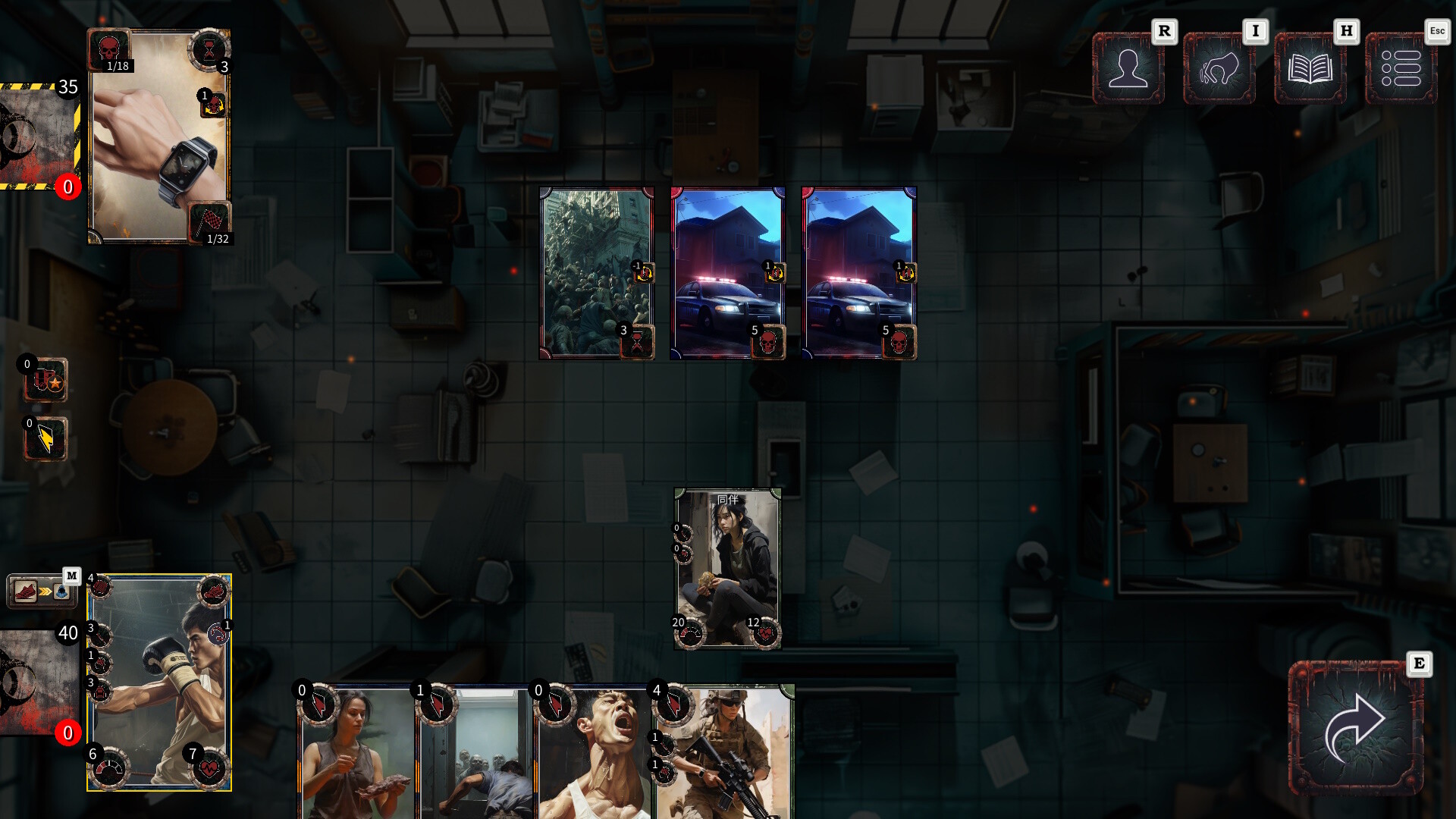Open the biohazard deck showing 40
This screenshot has height=819, width=1456.
(38, 682)
